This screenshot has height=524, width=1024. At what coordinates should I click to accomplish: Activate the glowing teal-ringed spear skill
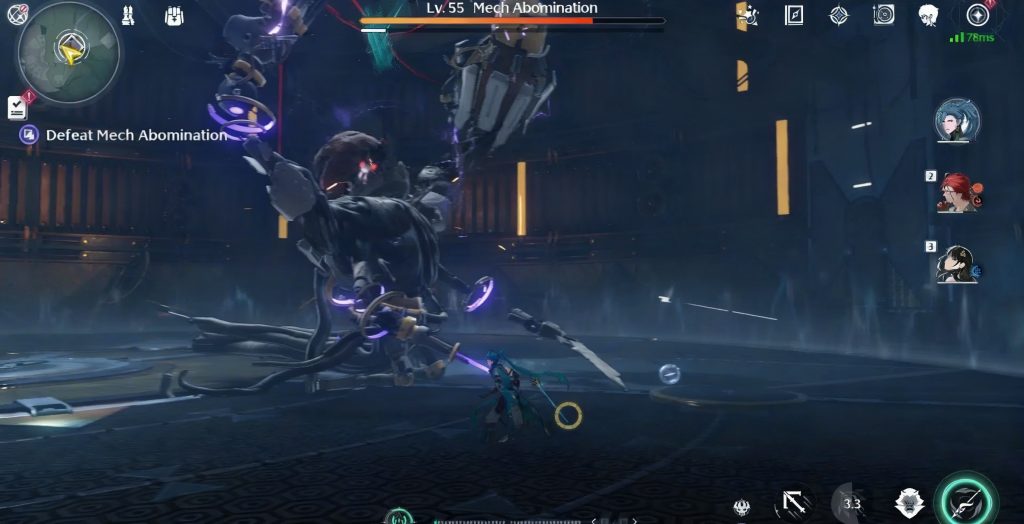[x=968, y=501]
